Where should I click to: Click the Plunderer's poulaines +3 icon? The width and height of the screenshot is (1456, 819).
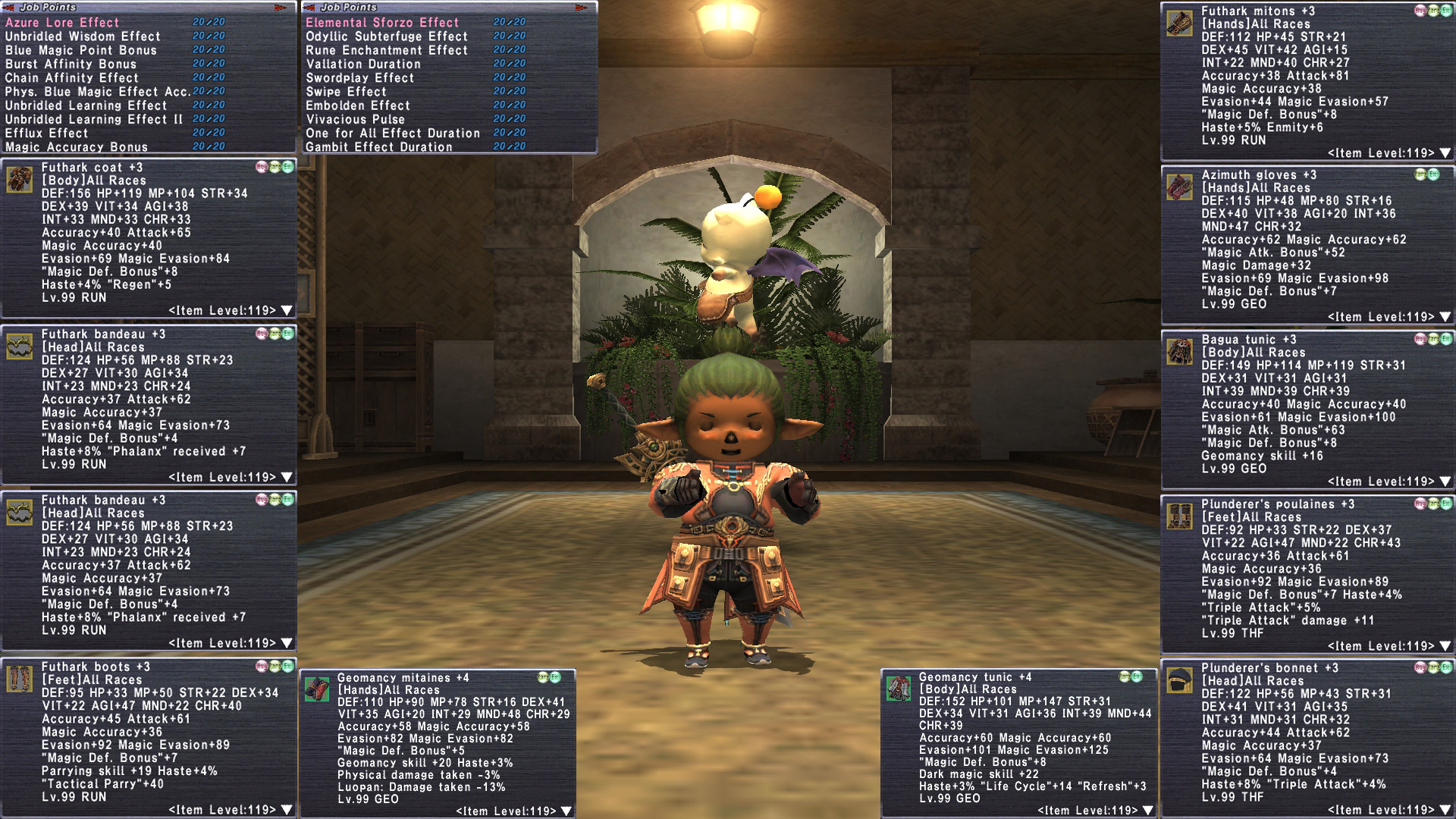click(1179, 516)
